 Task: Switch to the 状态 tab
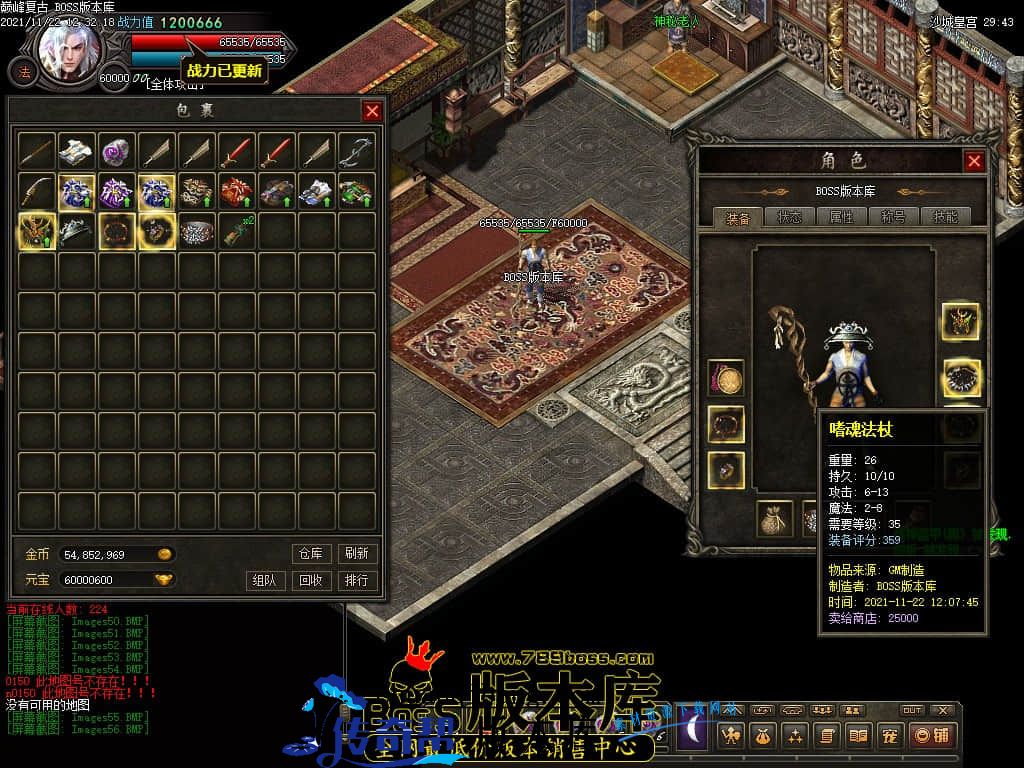(789, 217)
